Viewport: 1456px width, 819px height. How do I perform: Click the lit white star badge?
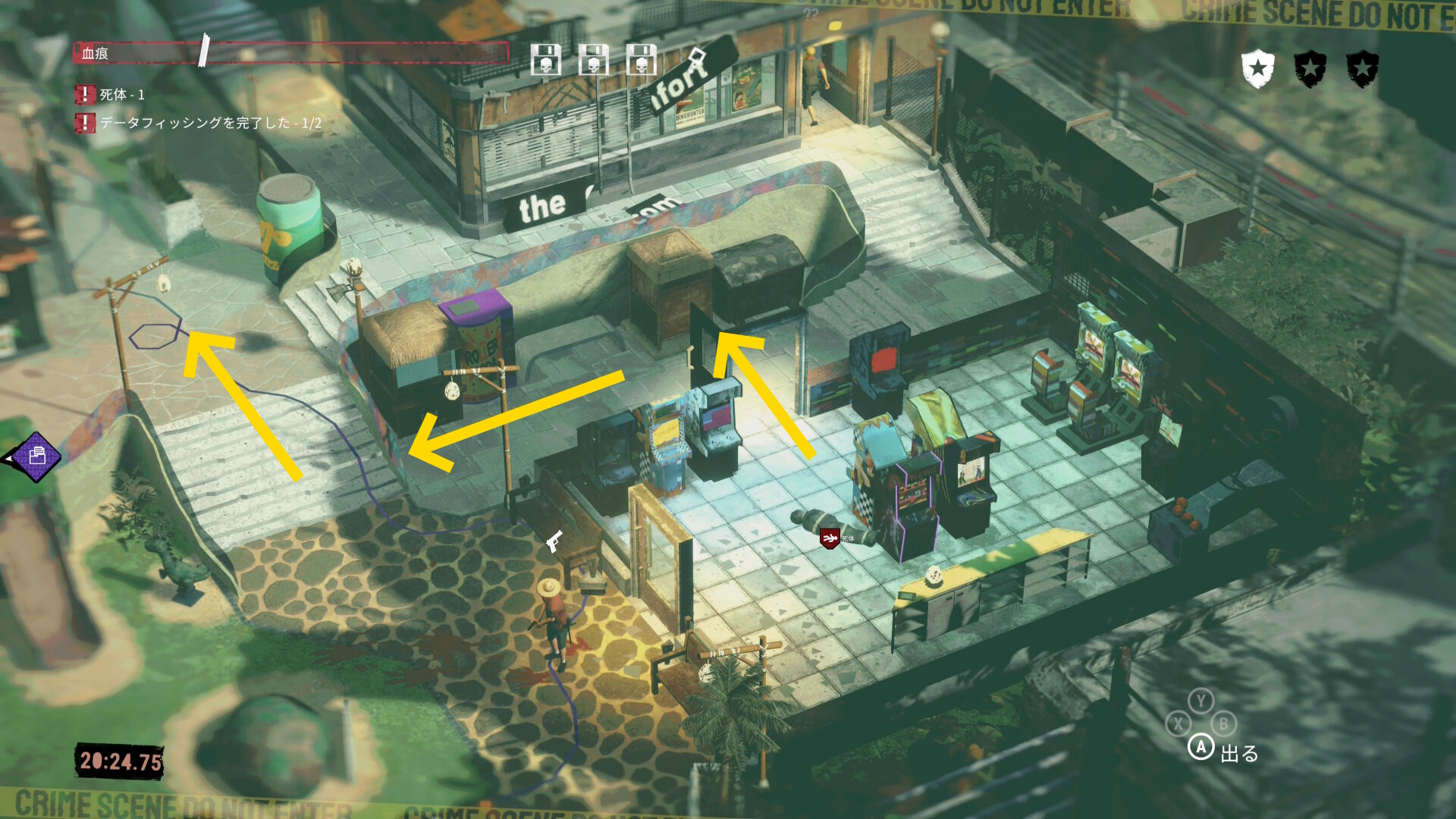pyautogui.click(x=1257, y=69)
